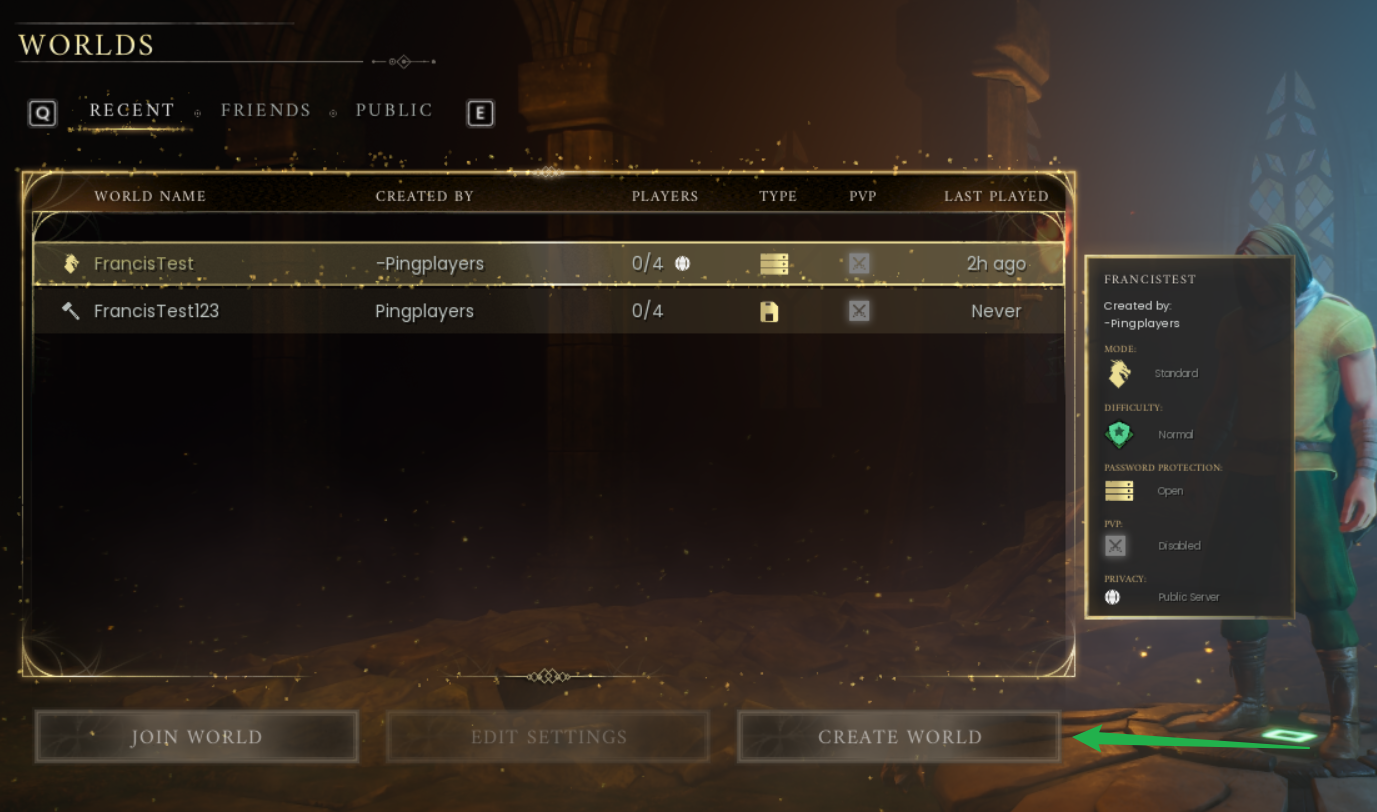Create a new world
The height and width of the screenshot is (812, 1377).
[x=899, y=737]
